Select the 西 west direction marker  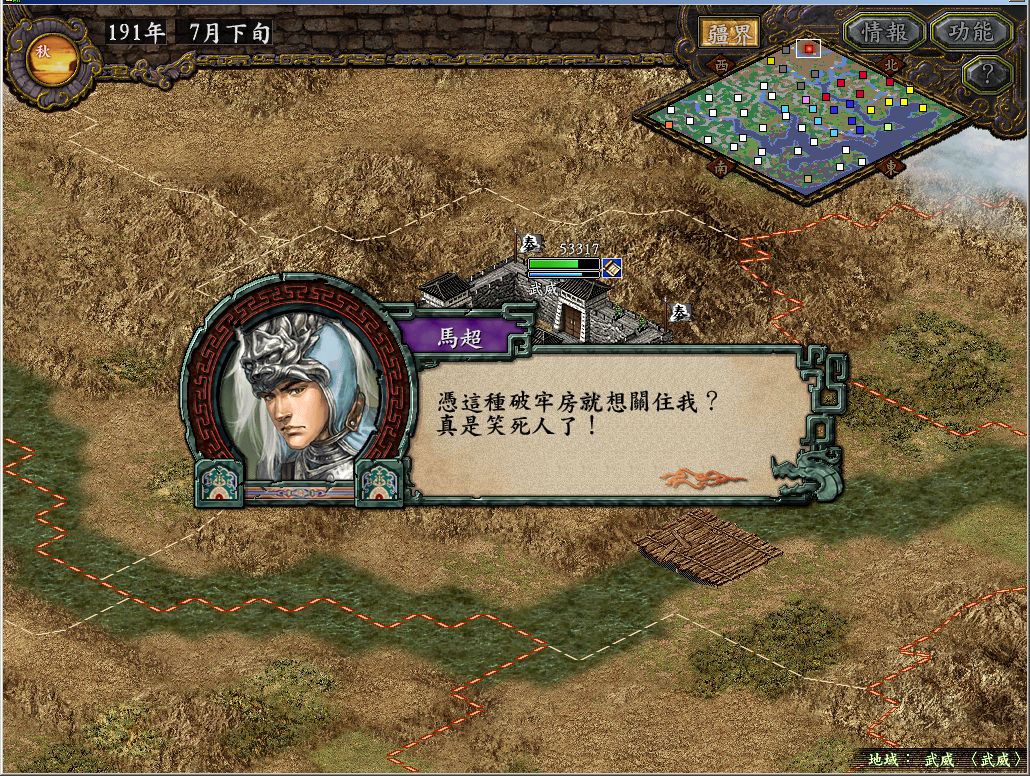click(721, 64)
